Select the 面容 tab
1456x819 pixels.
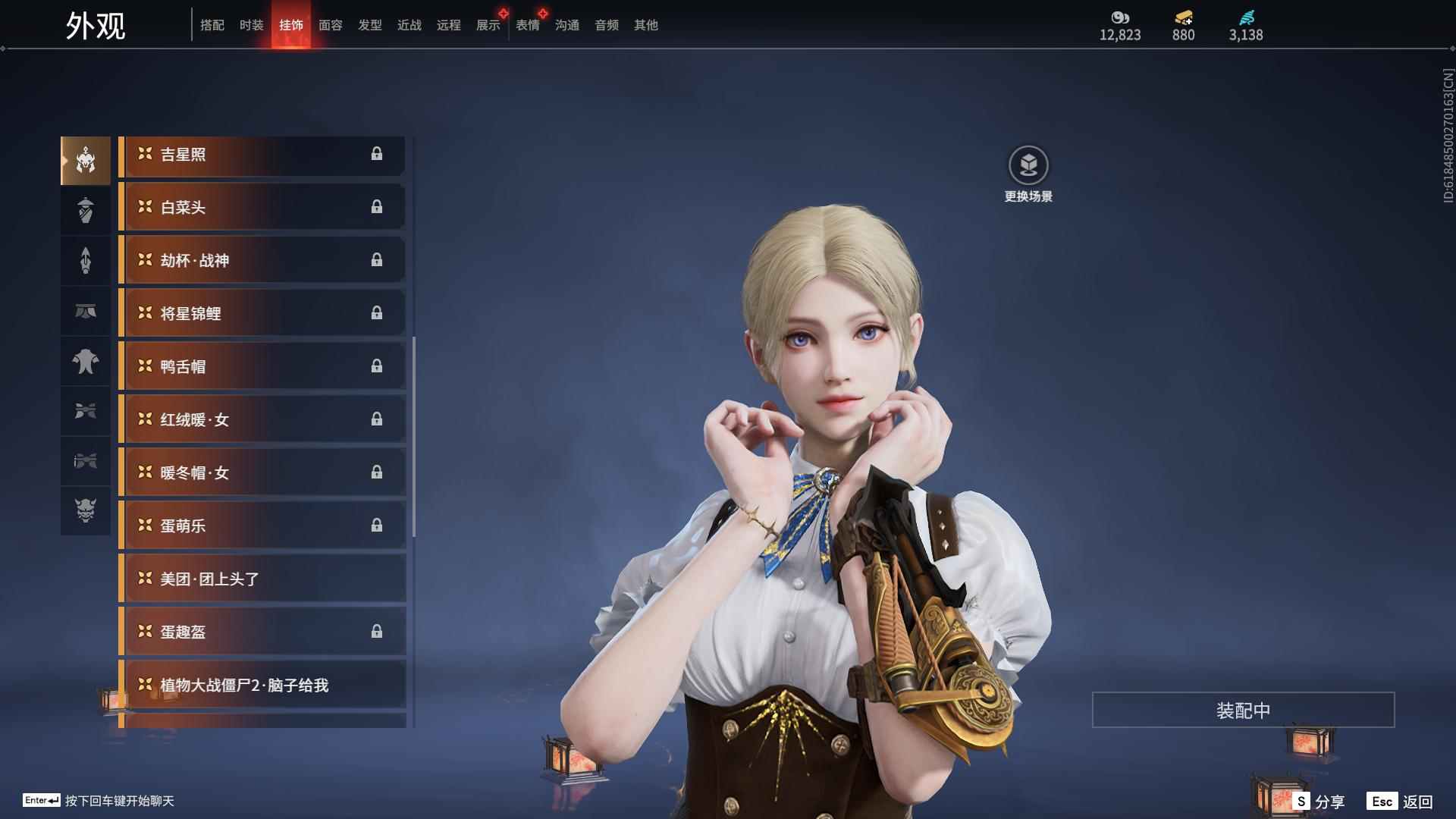[x=331, y=25]
